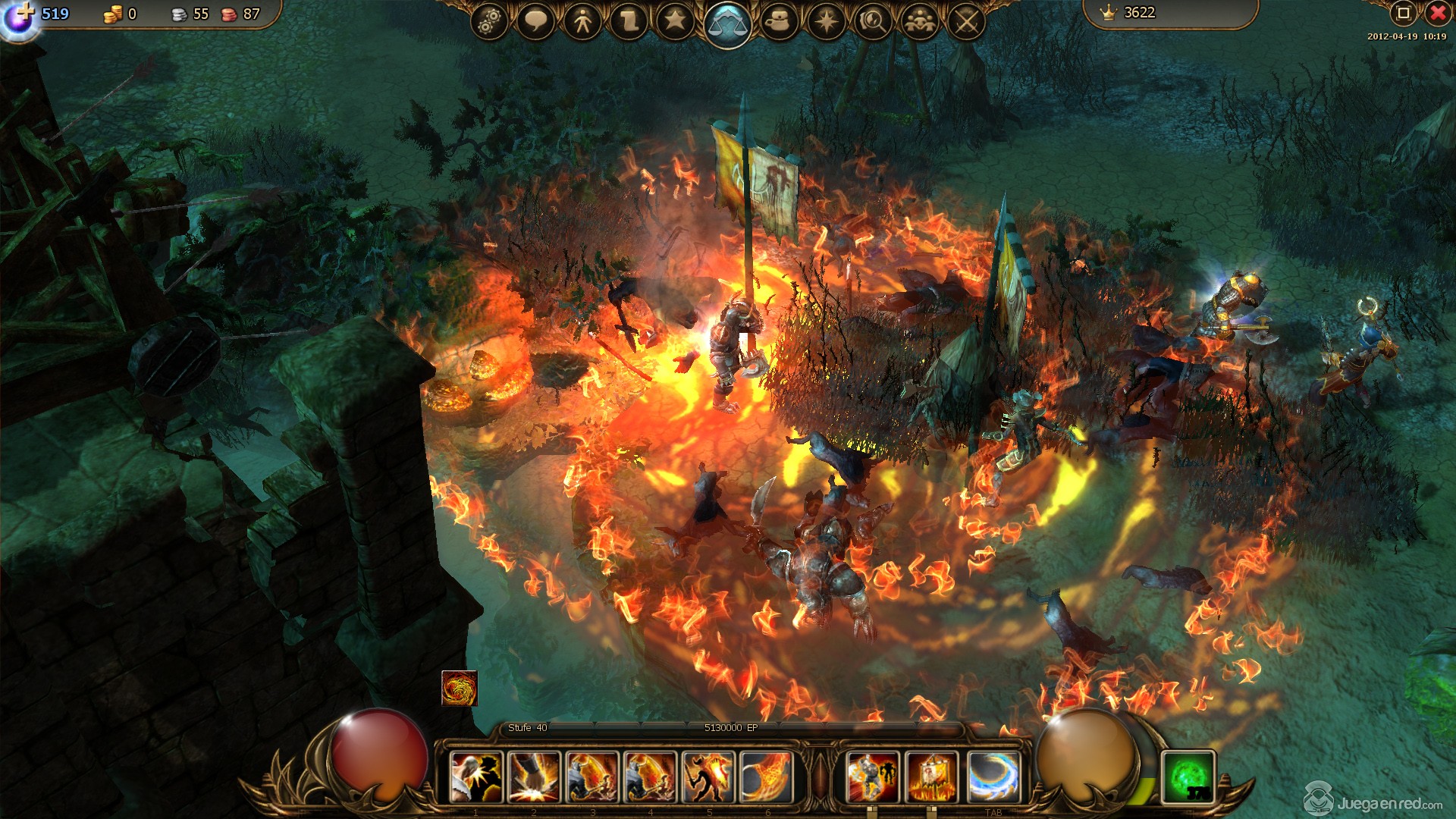The width and height of the screenshot is (1456, 819).
Task: Show the character figure panel
Action: click(x=582, y=22)
